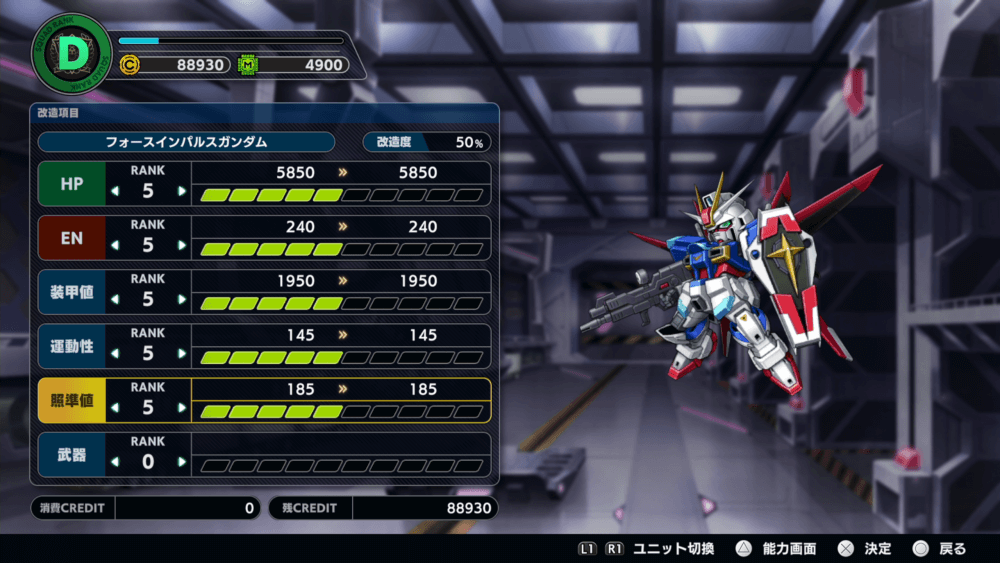Raise 運動性 rank with right arrow
Screen dimensions: 1000x563
click(181, 353)
